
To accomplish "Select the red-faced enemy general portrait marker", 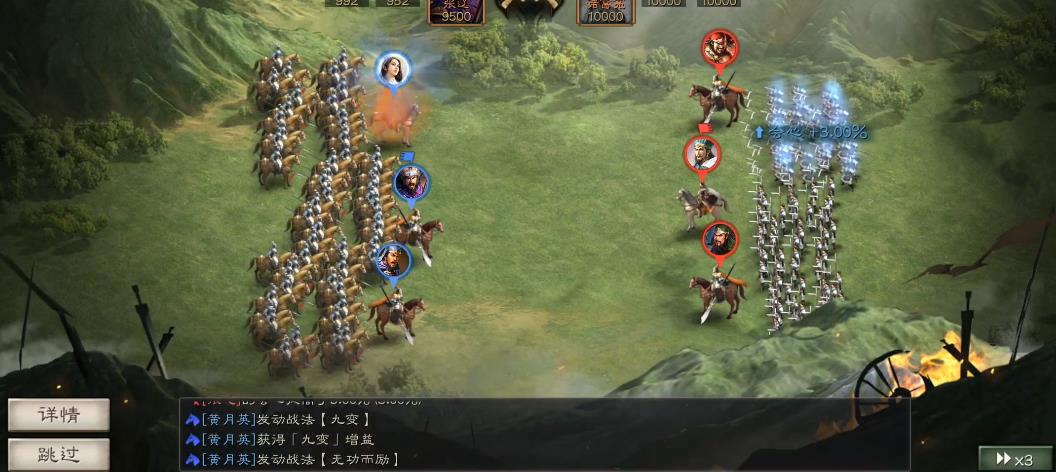I will tap(719, 47).
